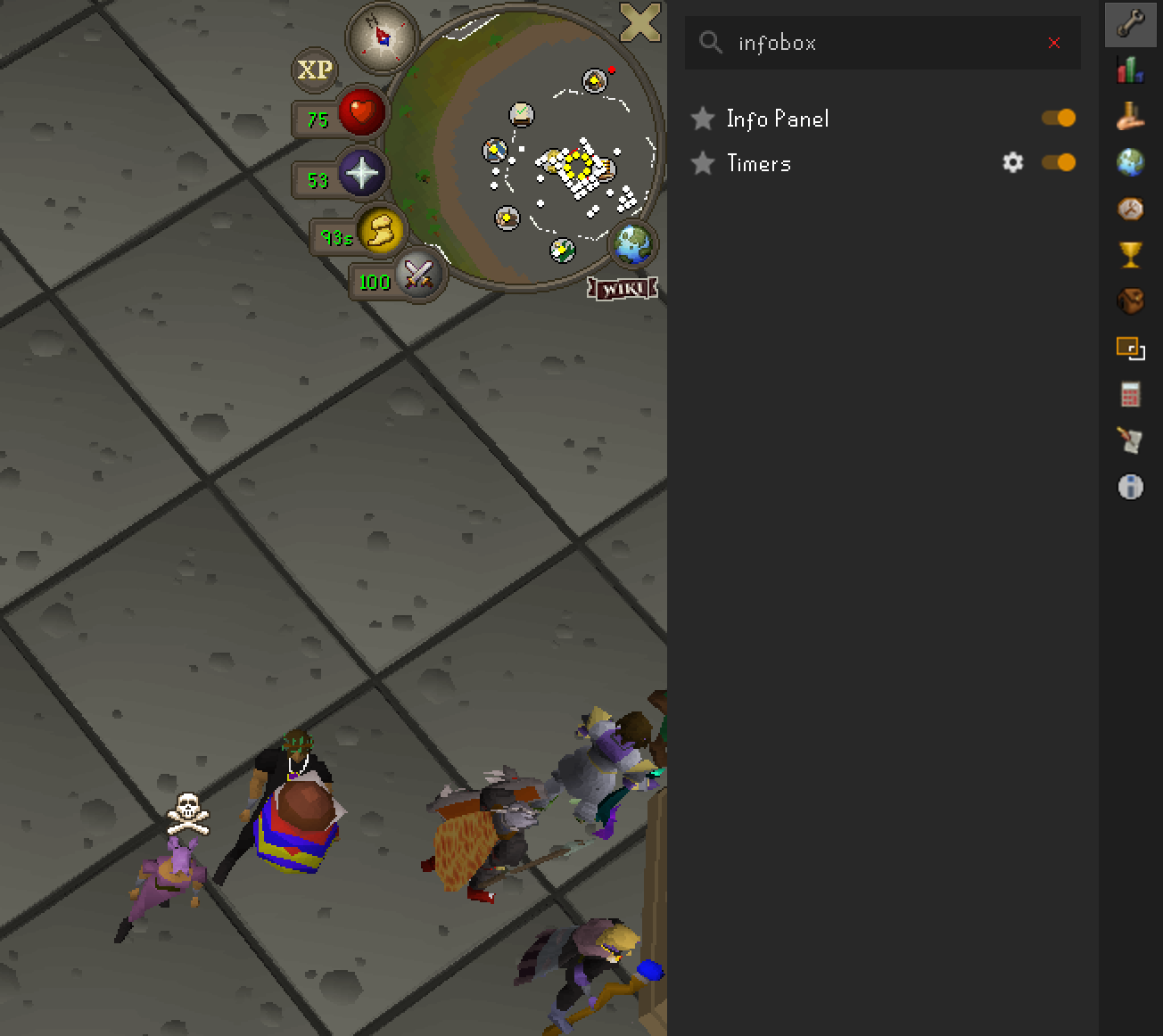Open the XP Tracker bar-chart sidebar icon
This screenshot has width=1163, height=1036.
coord(1130,70)
